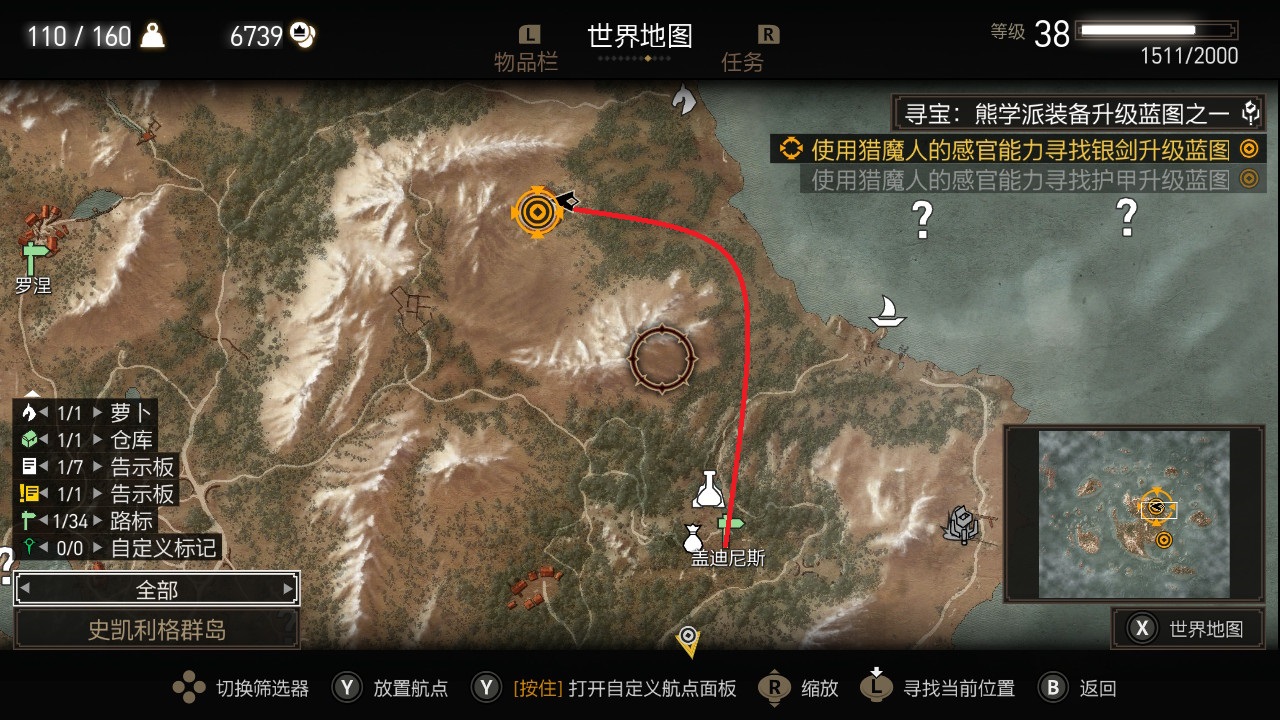The height and width of the screenshot is (720, 1280).
Task: Click the experience progress bar beside level 38
Action: [x=1155, y=30]
